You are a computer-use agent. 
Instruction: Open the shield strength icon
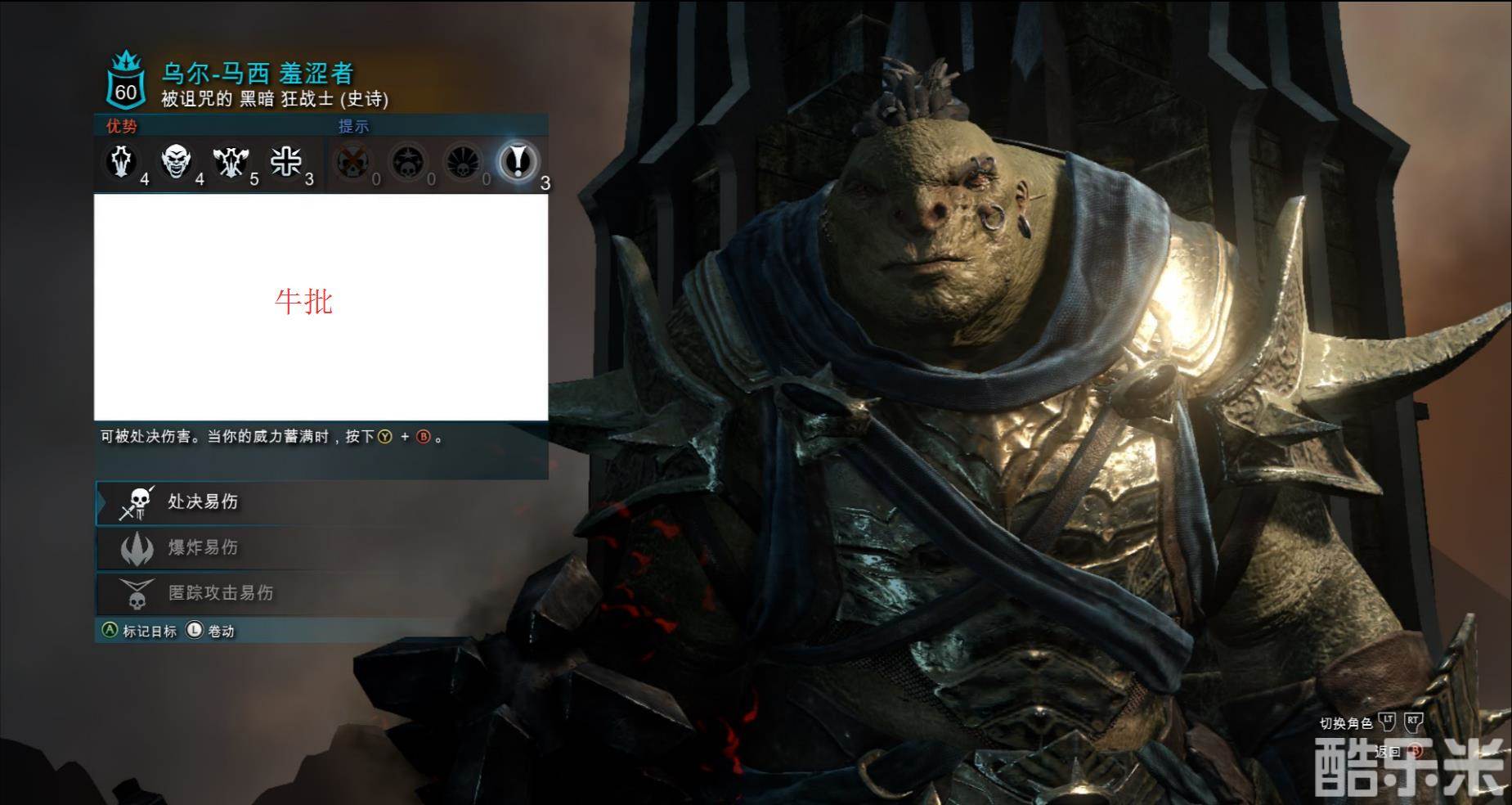[123, 161]
